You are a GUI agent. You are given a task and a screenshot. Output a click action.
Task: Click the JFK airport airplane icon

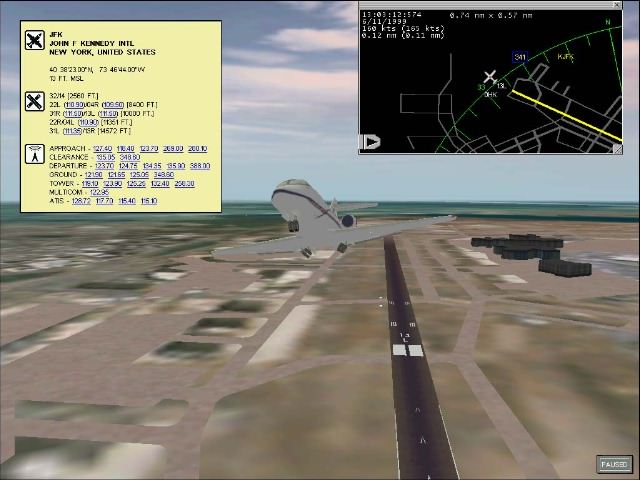35,40
